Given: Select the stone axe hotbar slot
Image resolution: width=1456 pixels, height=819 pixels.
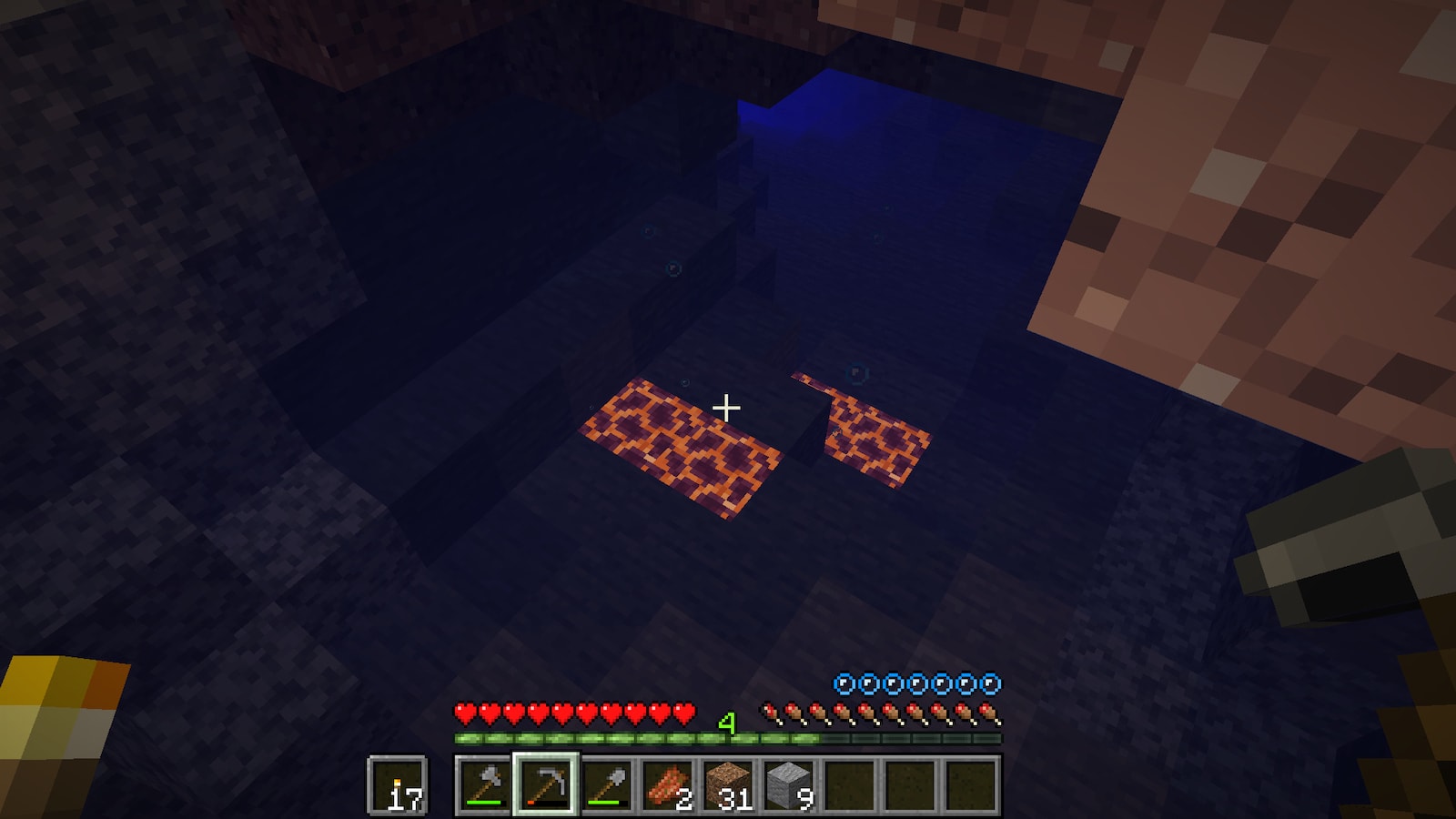Looking at the screenshot, I should point(484,784).
